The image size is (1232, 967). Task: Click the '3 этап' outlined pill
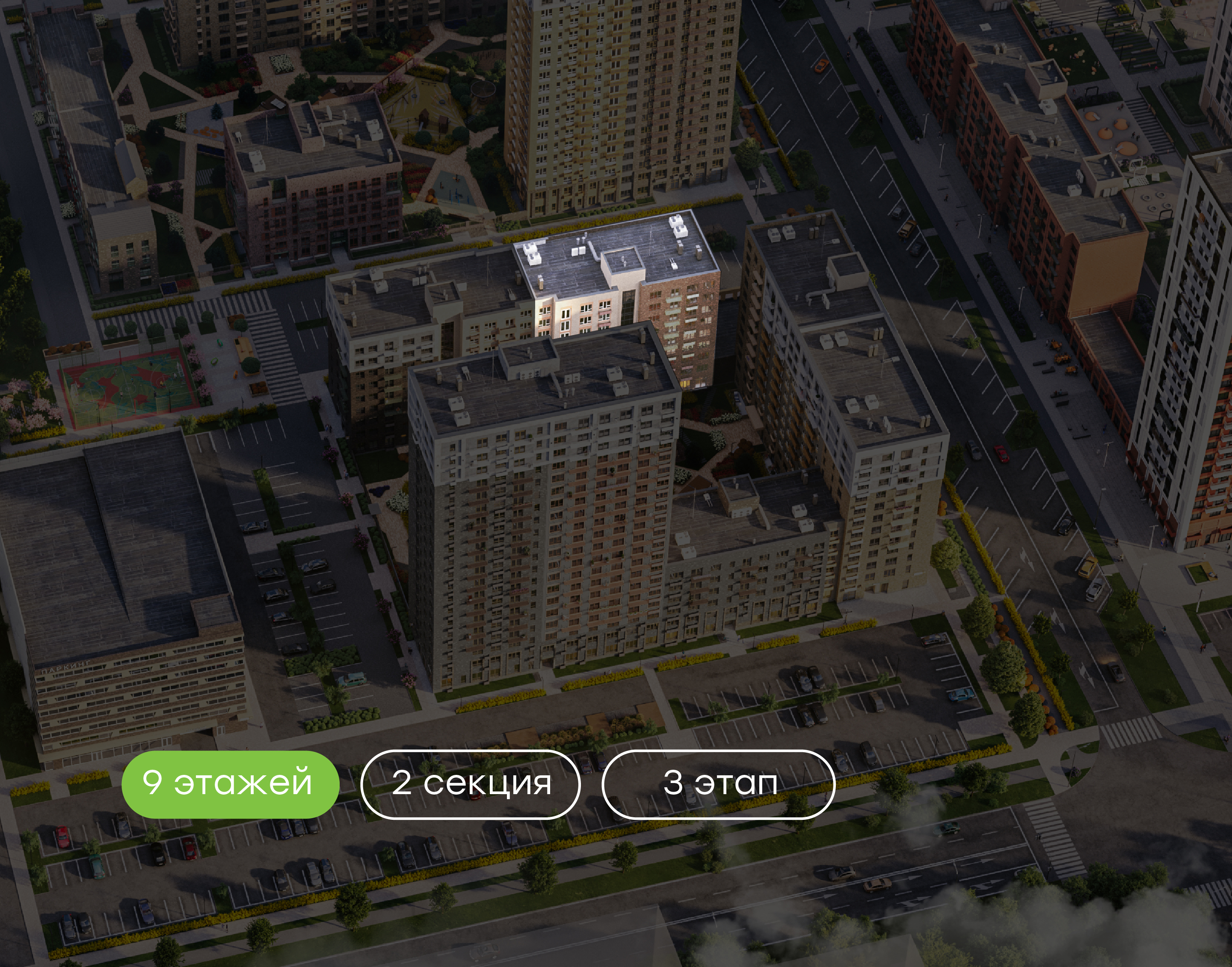tap(718, 784)
